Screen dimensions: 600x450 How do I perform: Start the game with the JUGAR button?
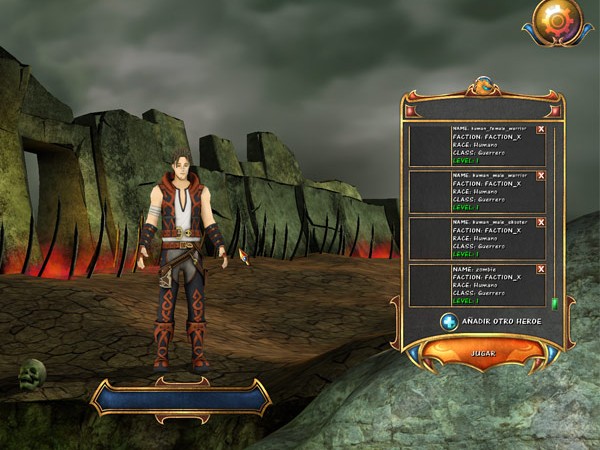482,354
